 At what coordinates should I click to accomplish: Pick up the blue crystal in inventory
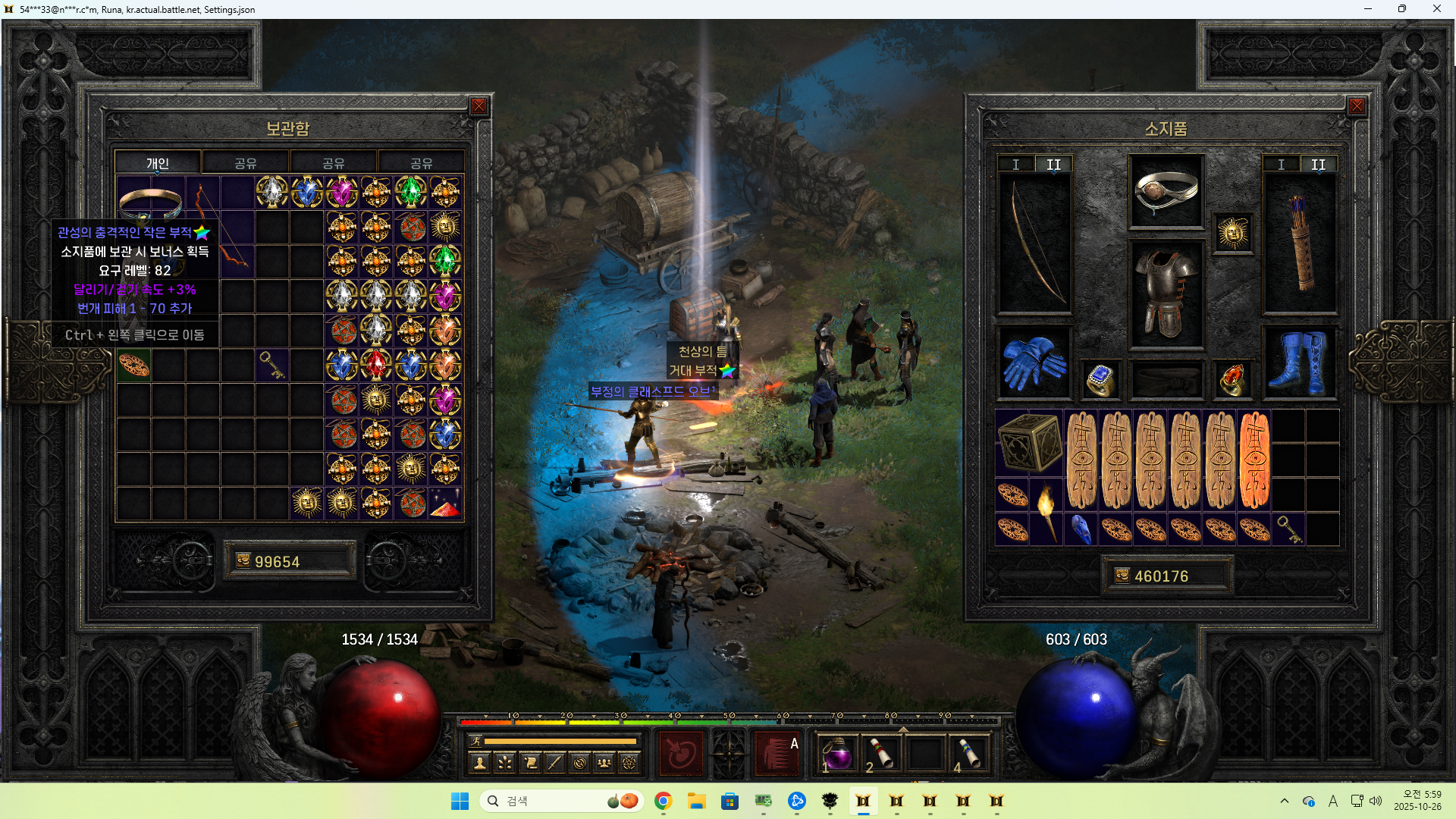point(1081,529)
